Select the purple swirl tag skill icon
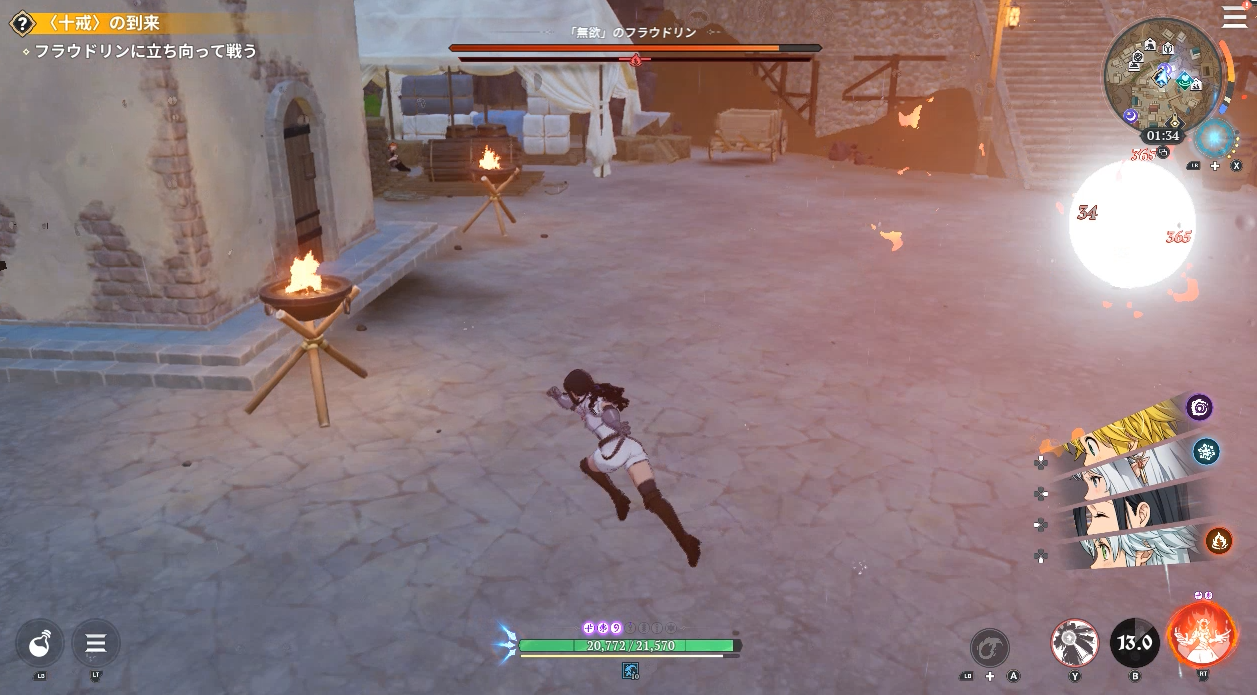 click(x=1199, y=407)
